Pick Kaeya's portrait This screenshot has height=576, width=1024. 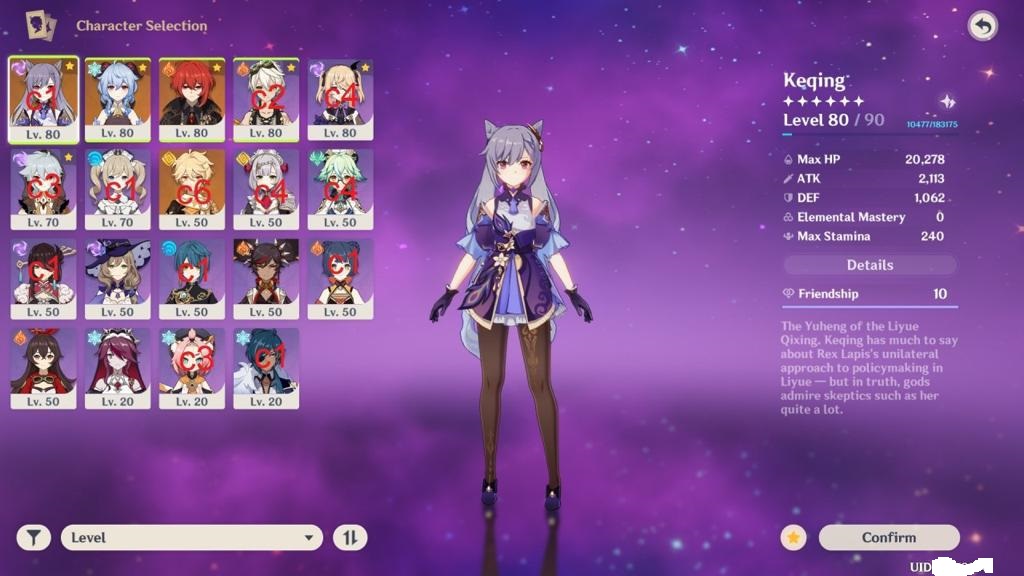pos(266,367)
